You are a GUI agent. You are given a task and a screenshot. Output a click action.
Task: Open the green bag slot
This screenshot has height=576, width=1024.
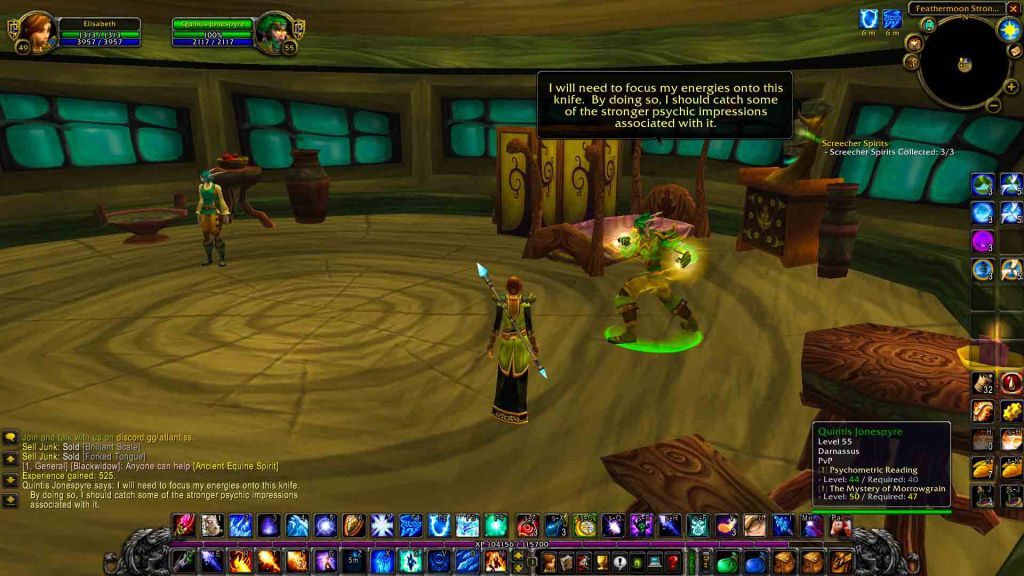pyautogui.click(x=727, y=562)
